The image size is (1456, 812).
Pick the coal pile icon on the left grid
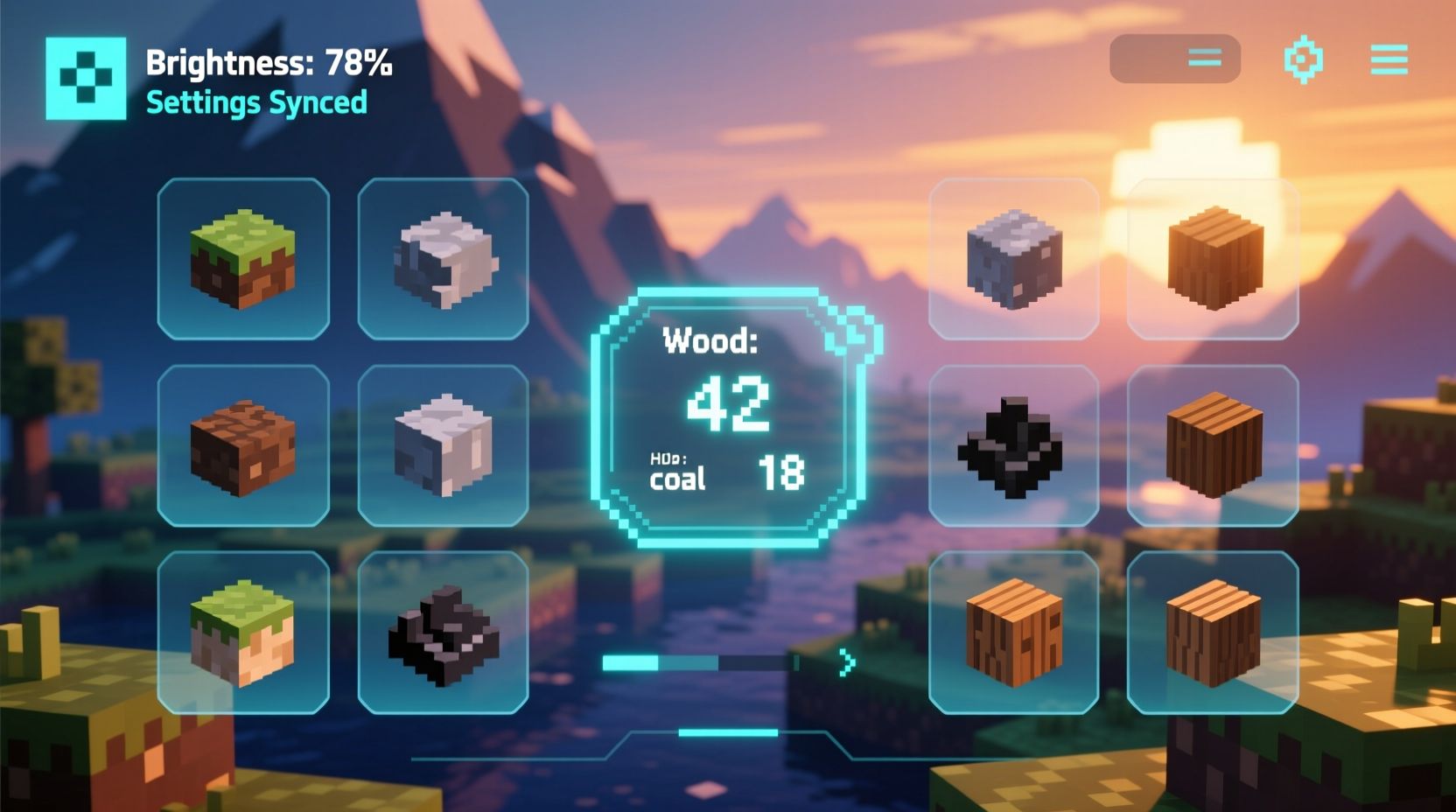click(444, 633)
